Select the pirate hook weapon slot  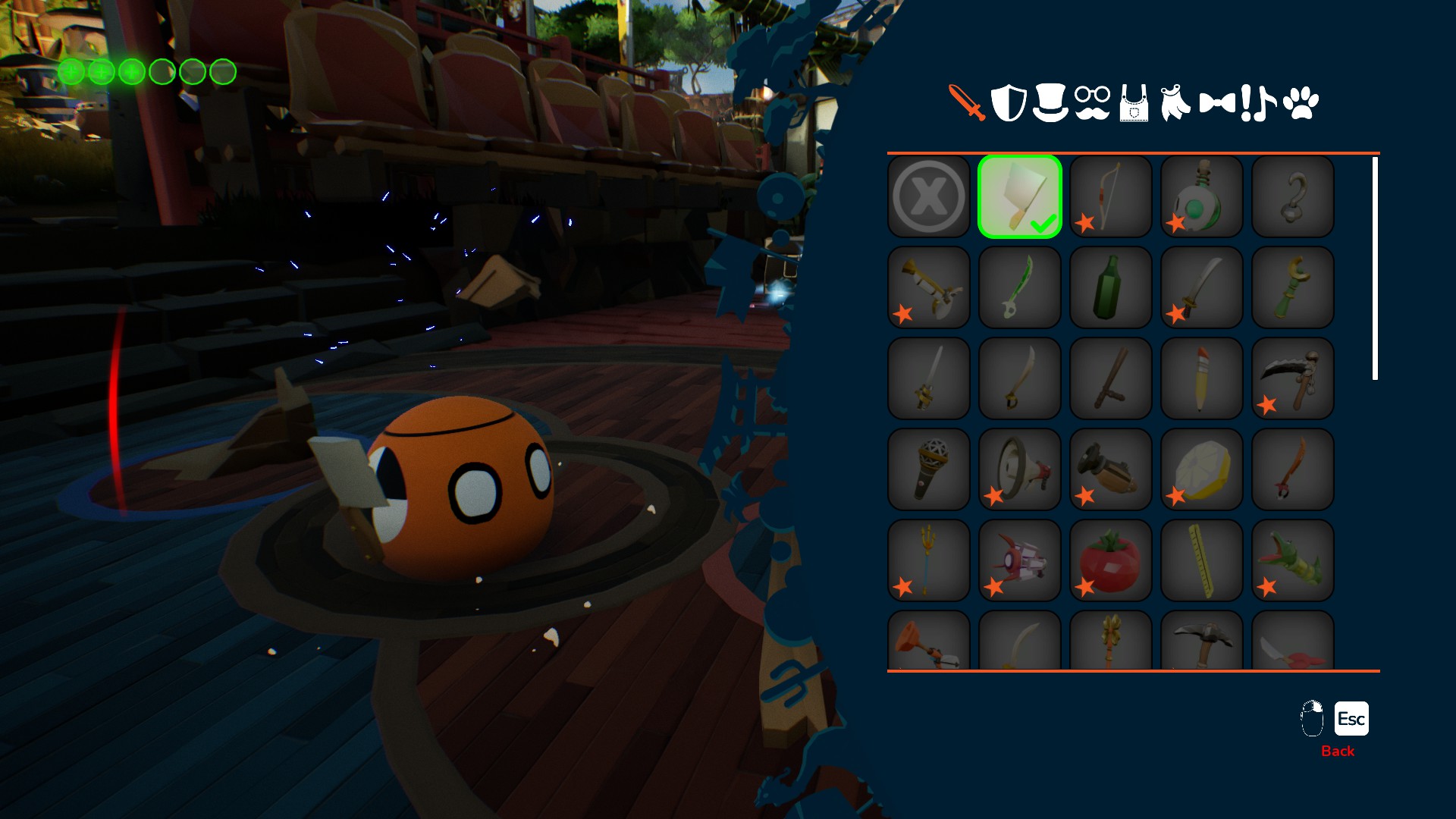[1293, 196]
